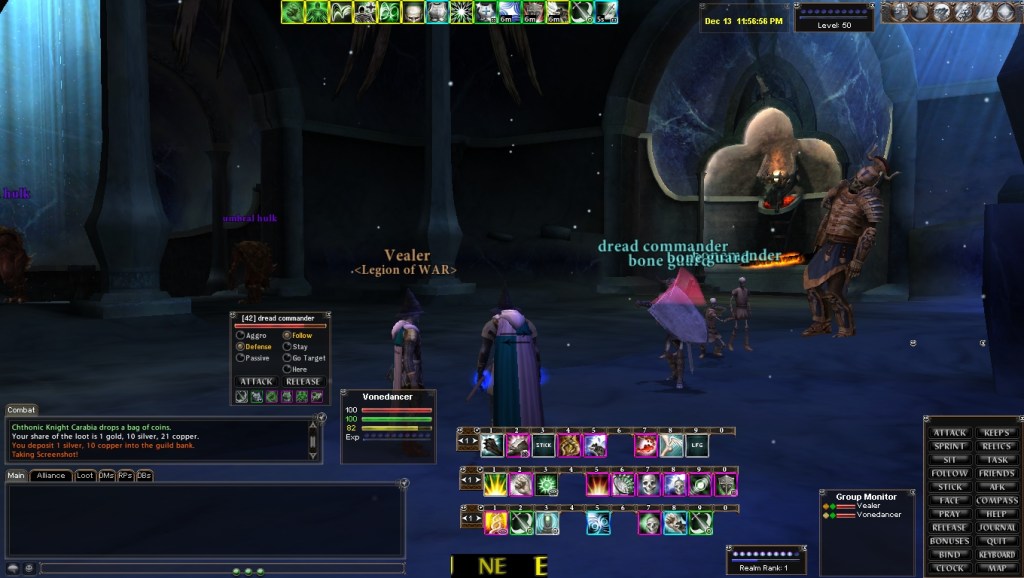Open the FRIENDS list

(996, 473)
